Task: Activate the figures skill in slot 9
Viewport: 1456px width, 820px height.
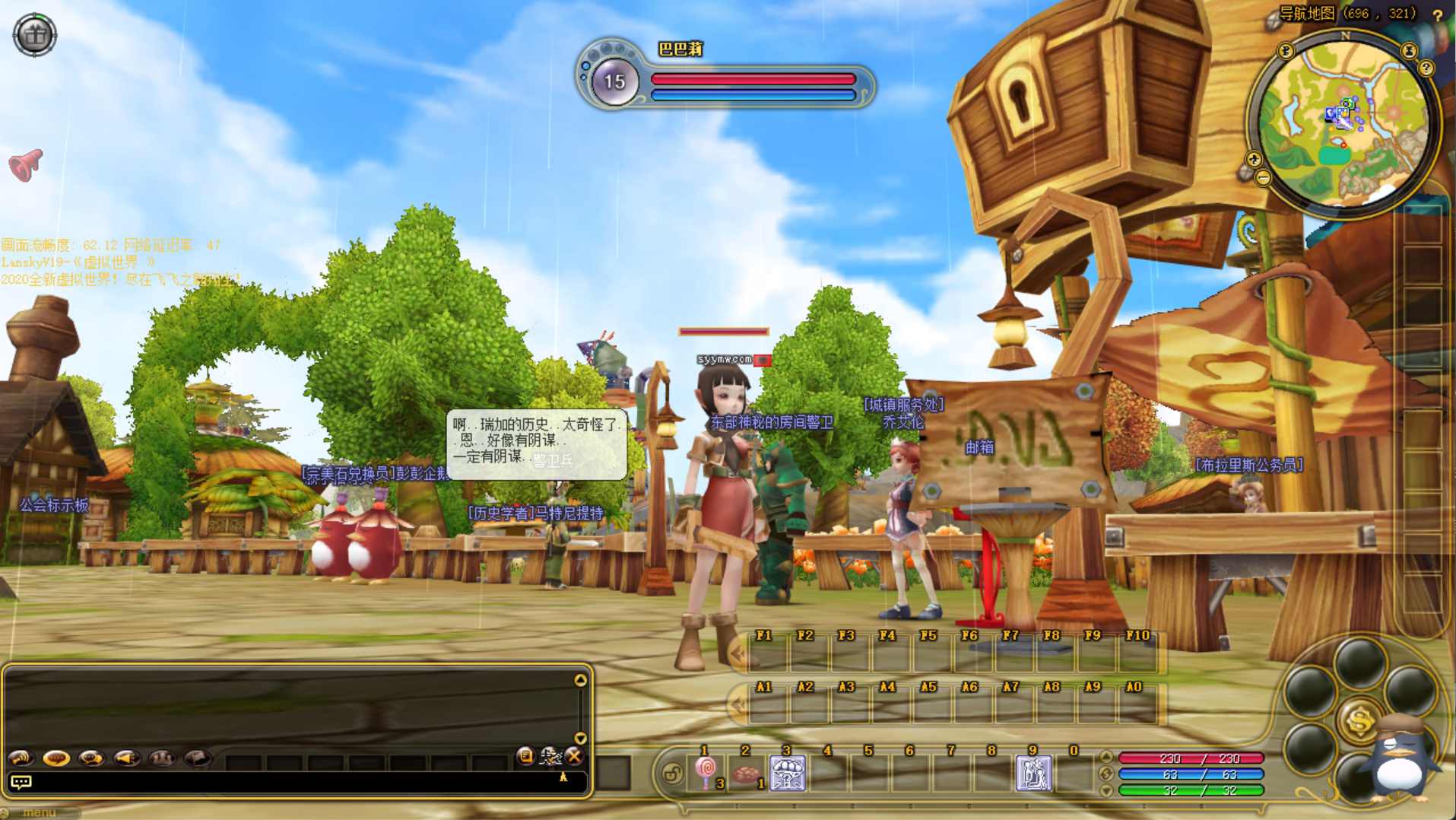Action: click(x=1034, y=773)
